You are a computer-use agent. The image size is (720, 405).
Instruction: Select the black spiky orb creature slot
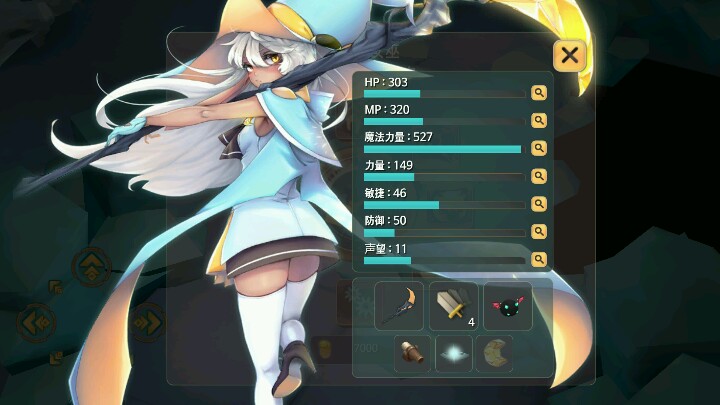[x=508, y=306]
